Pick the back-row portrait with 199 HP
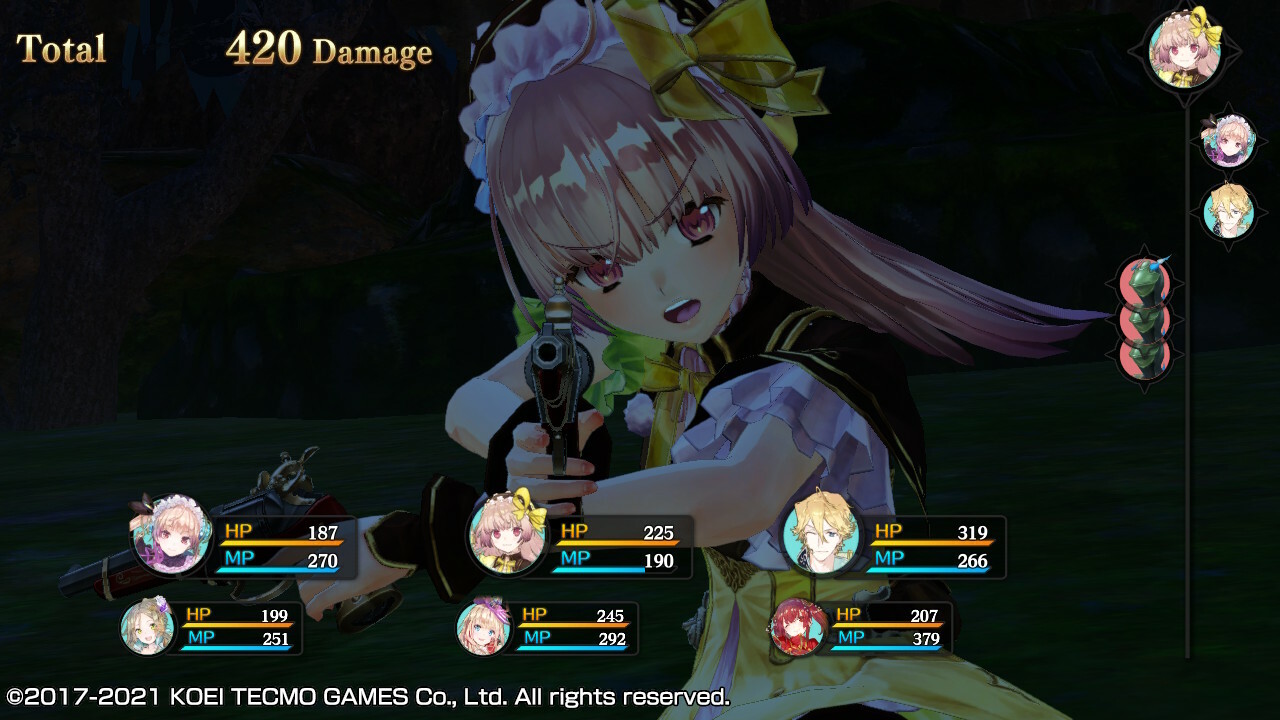This screenshot has height=720, width=1280. point(147,628)
